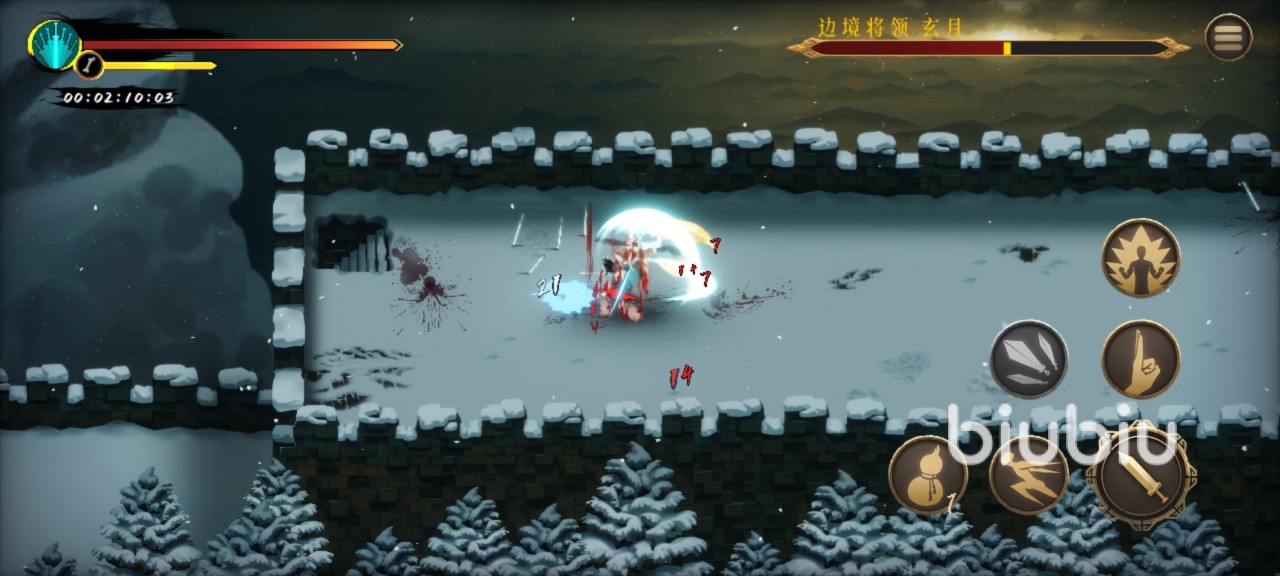Tap the sword attack button

1143,476
